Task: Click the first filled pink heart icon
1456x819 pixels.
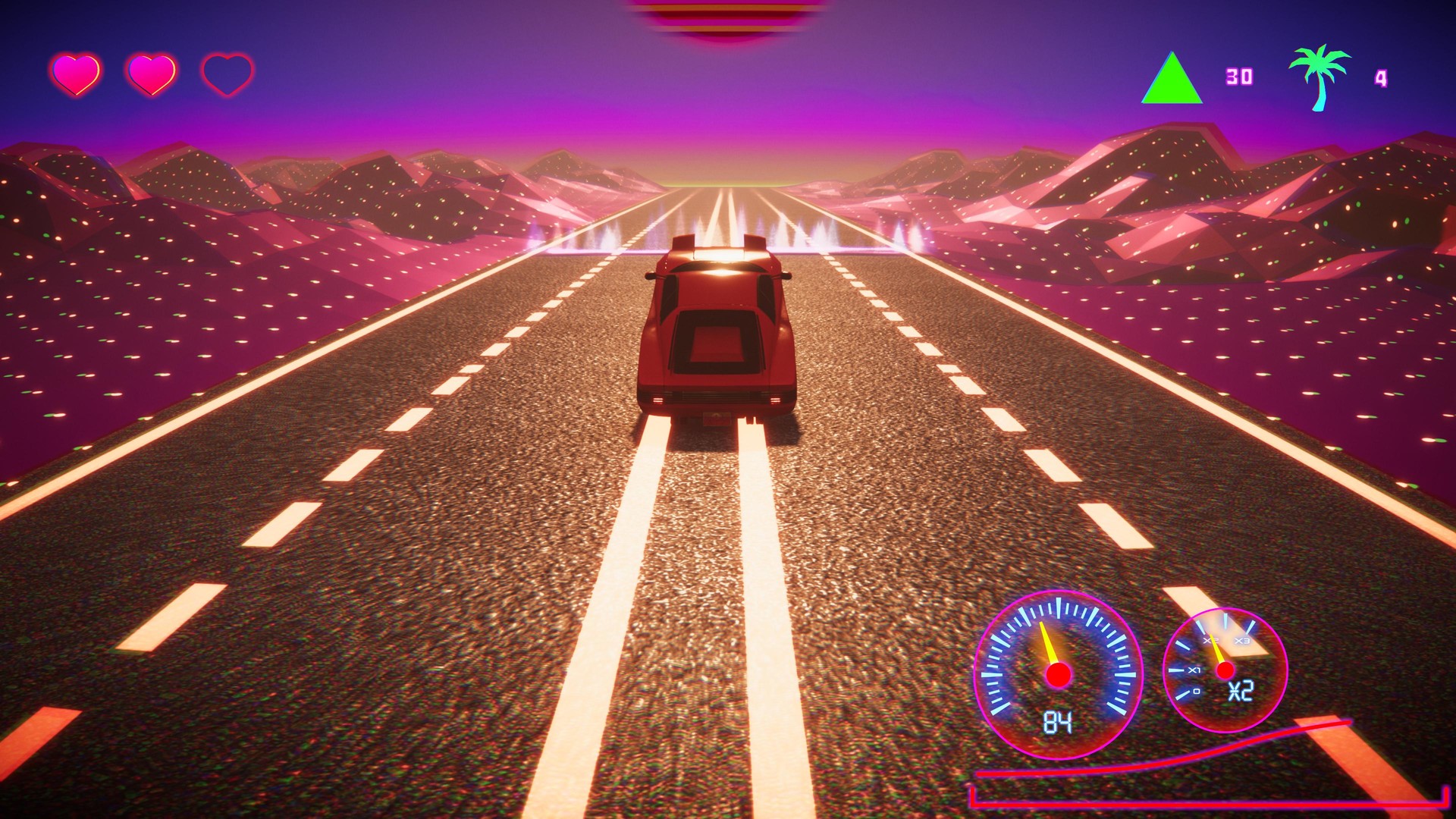Action: 76,74
